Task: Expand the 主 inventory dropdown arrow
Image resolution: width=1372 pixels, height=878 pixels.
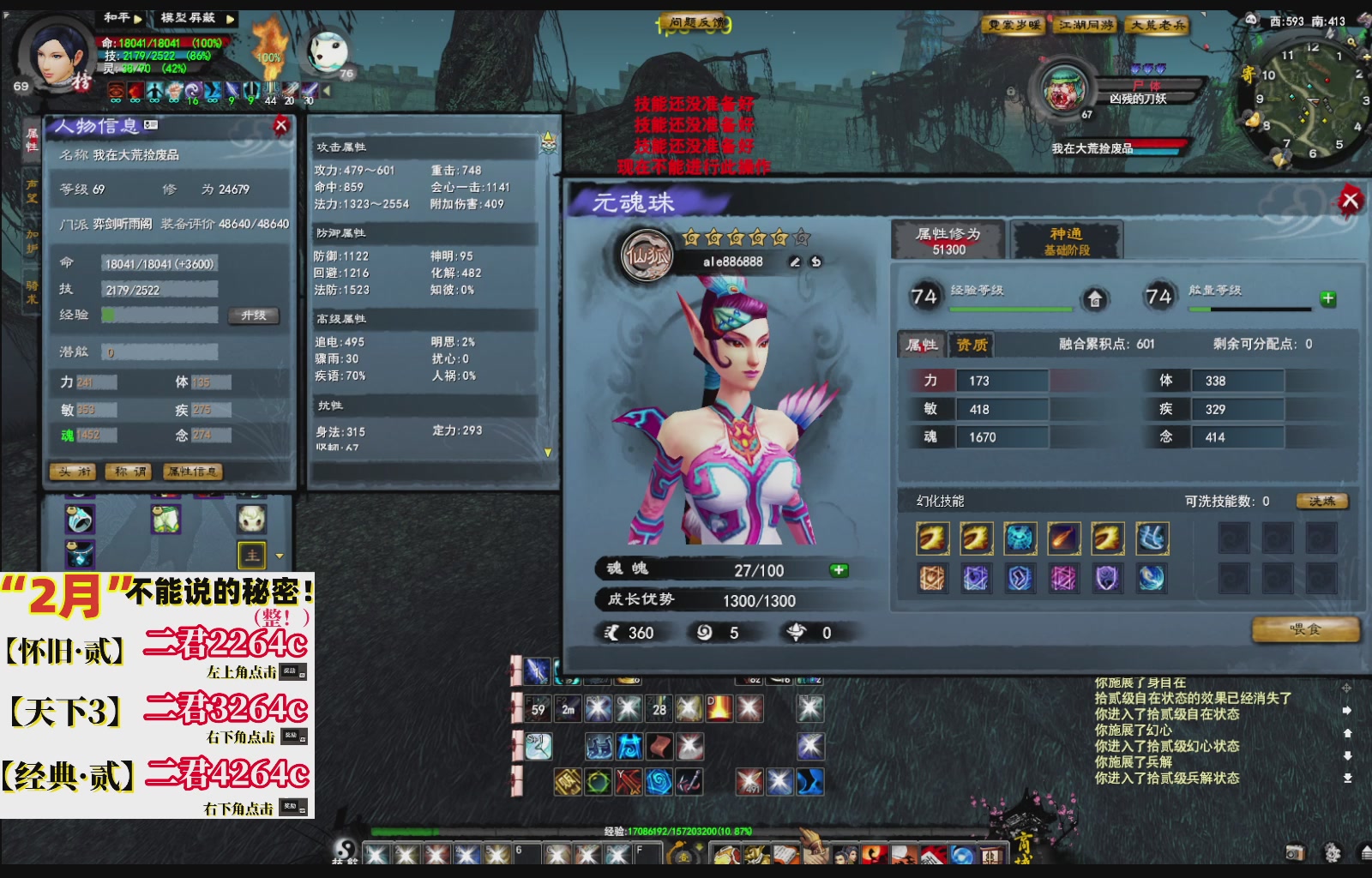Action: click(x=279, y=555)
